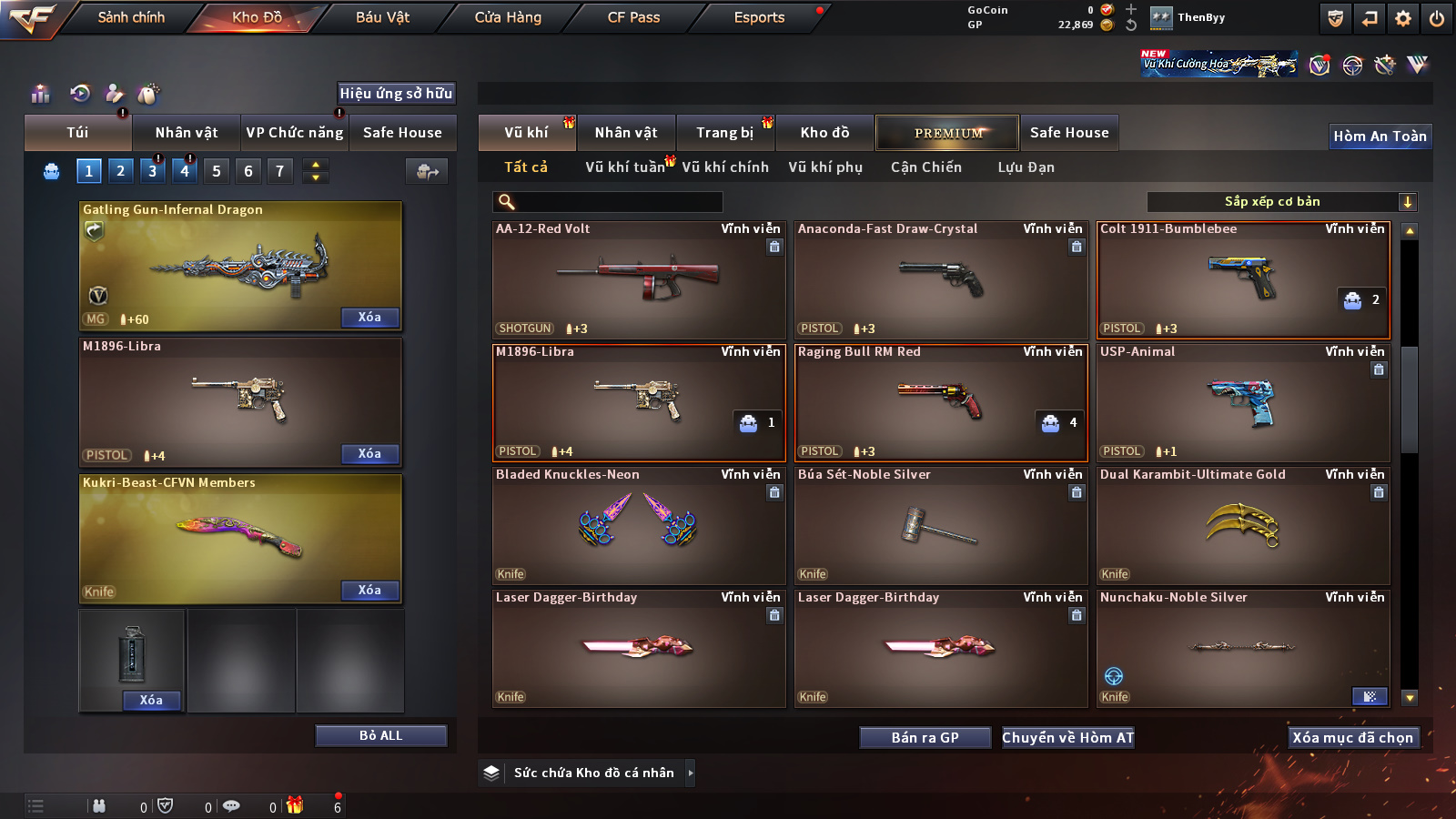Click the Bỏ ALL button
Image resolution: width=1456 pixels, height=819 pixels.
click(x=380, y=735)
